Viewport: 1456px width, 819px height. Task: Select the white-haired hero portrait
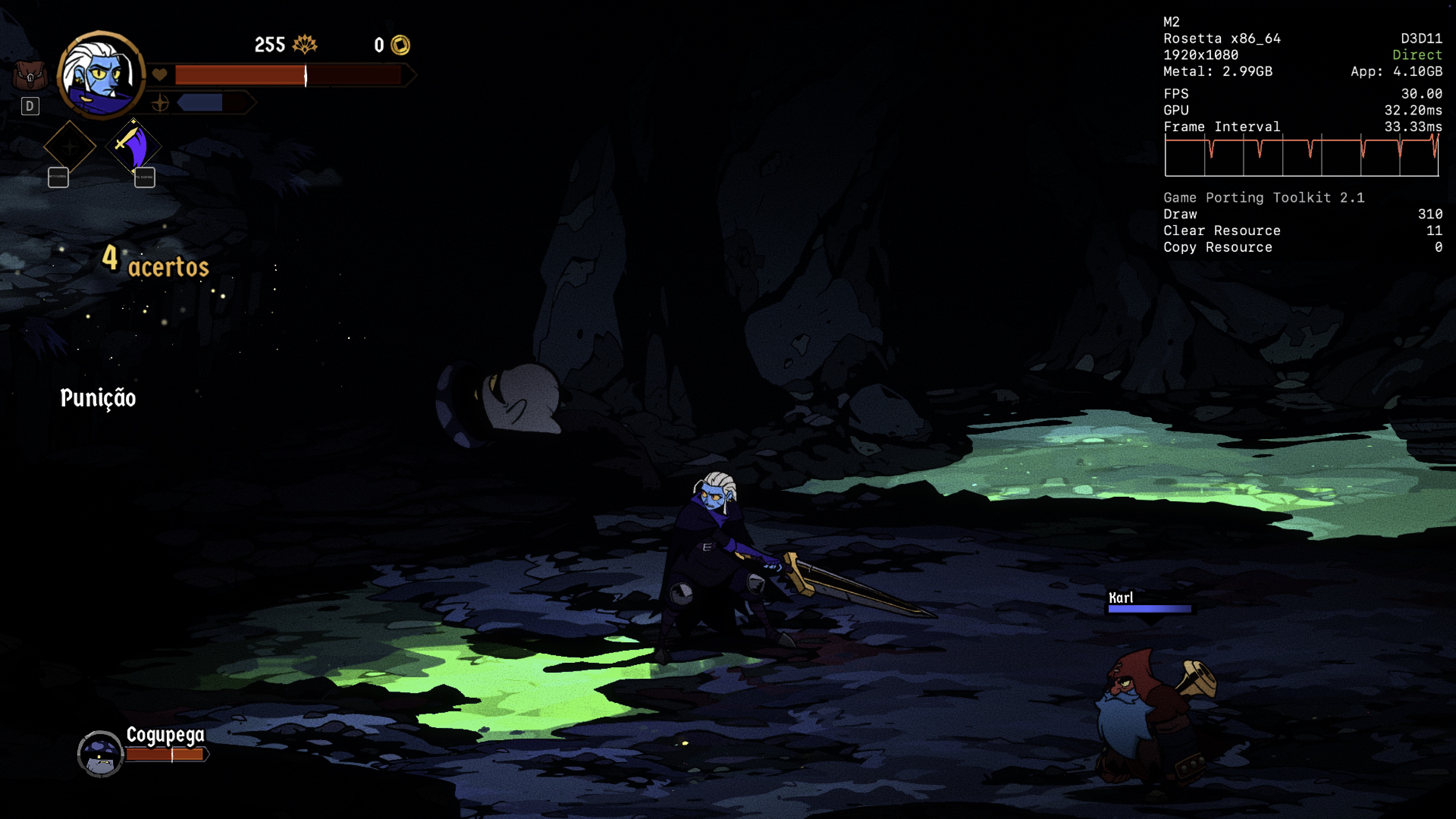point(101,75)
